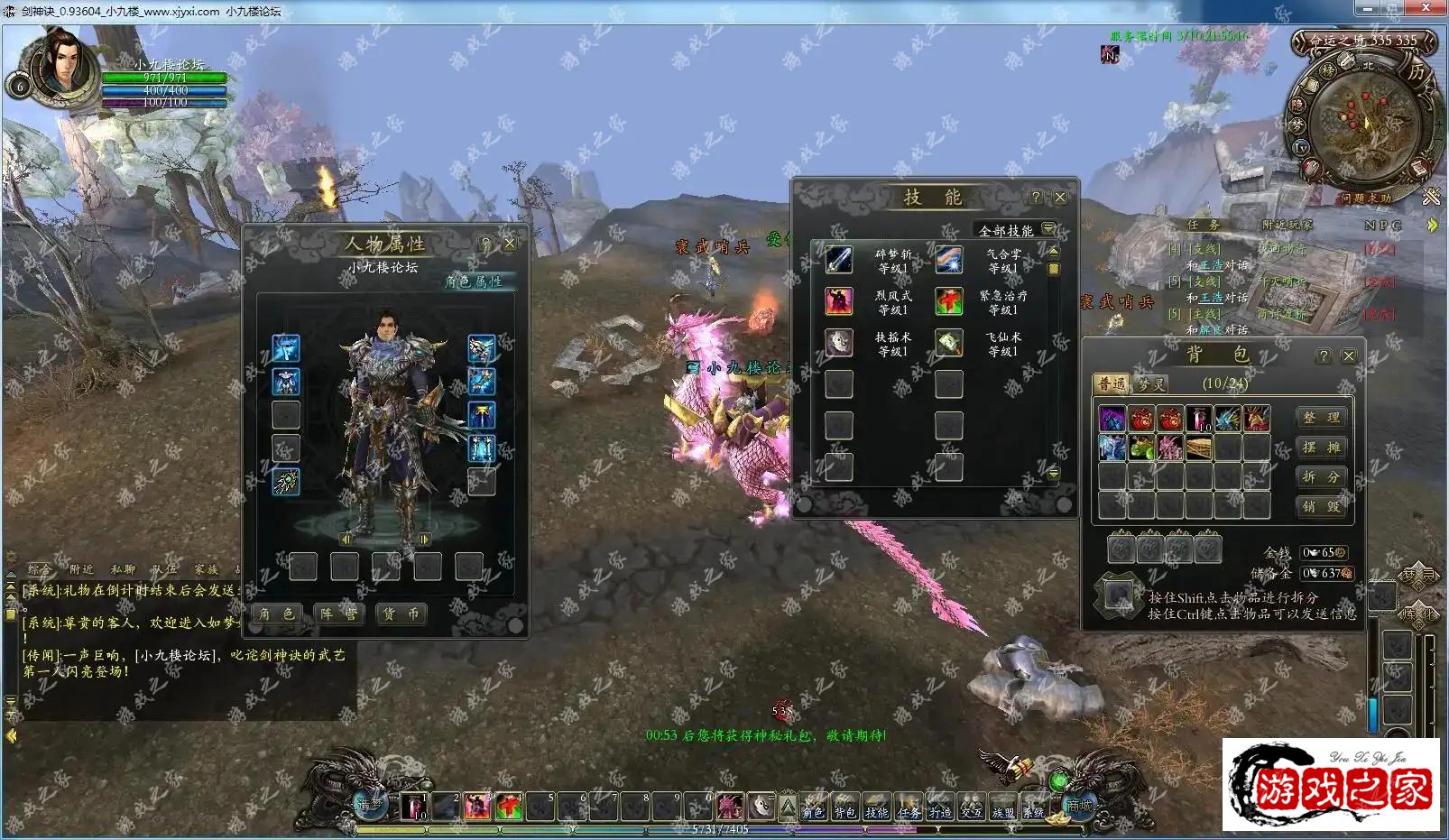Open the 交互 interaction icon
Image resolution: width=1449 pixels, height=840 pixels.
(x=972, y=809)
